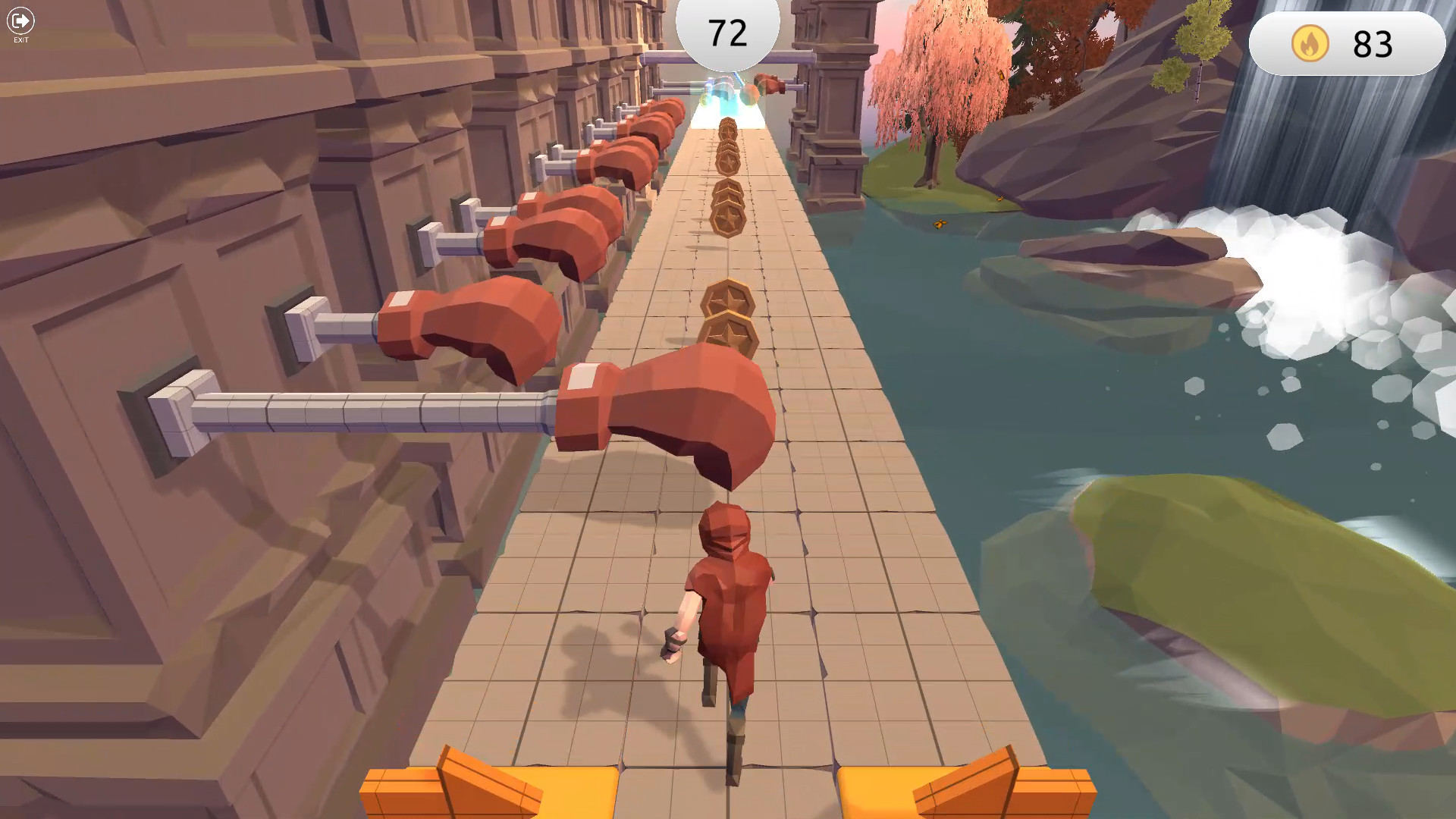1456x819 pixels.
Task: Click the nearest star coin on the path
Action: pyautogui.click(x=730, y=331)
